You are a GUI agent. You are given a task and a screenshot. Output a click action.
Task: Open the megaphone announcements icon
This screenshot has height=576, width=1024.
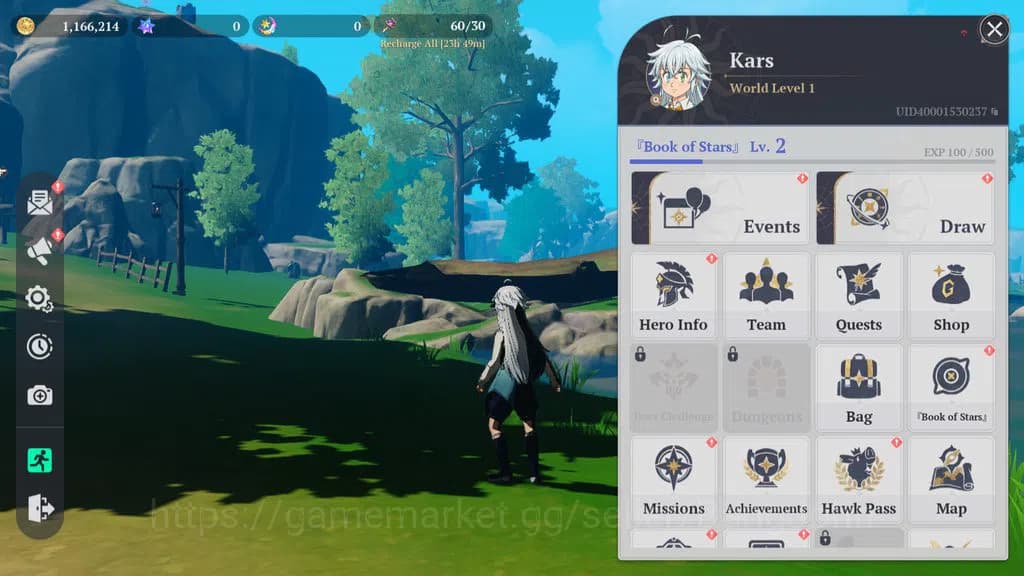[40, 251]
